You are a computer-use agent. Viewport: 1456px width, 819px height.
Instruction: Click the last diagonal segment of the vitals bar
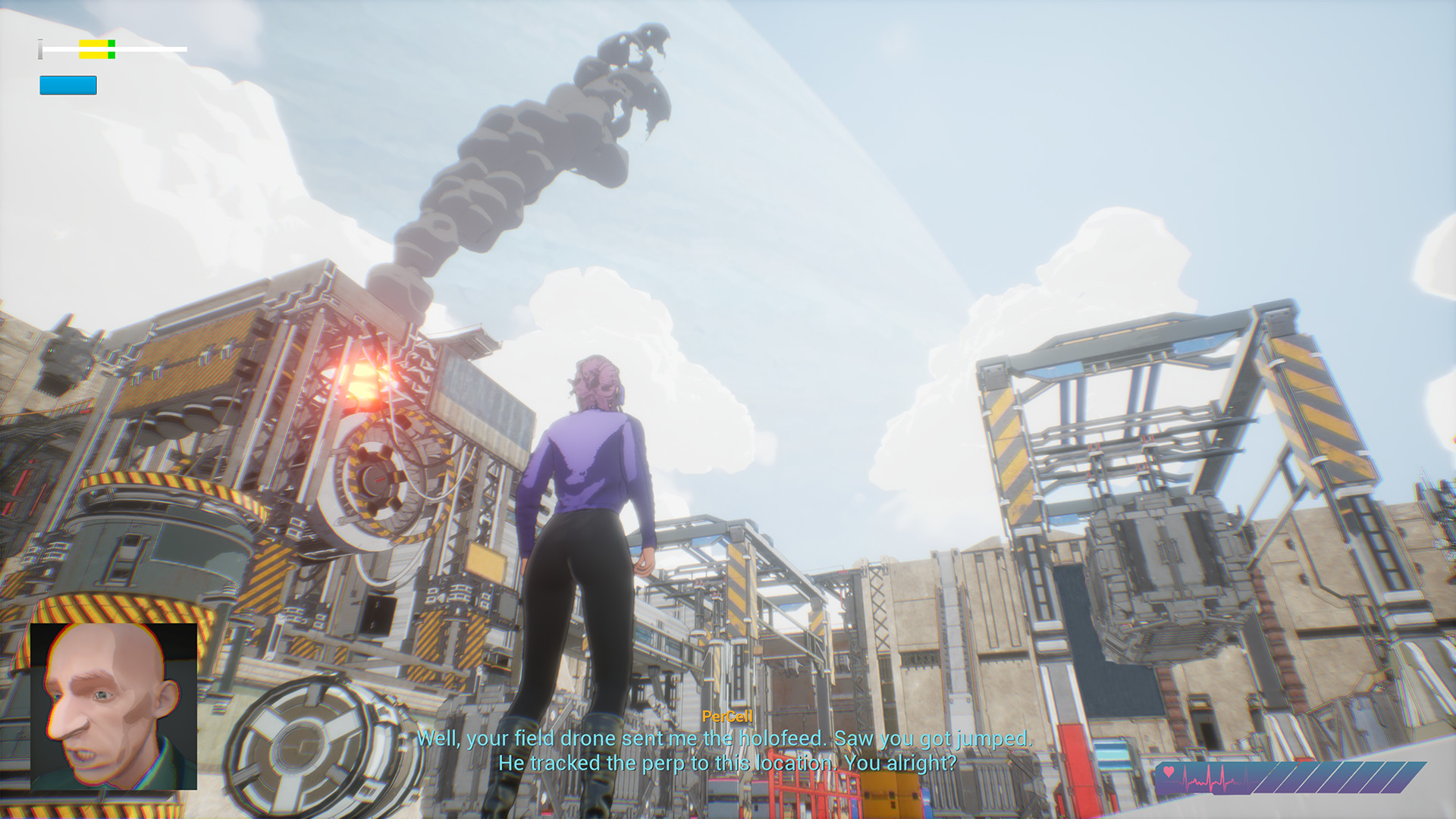click(x=1411, y=777)
